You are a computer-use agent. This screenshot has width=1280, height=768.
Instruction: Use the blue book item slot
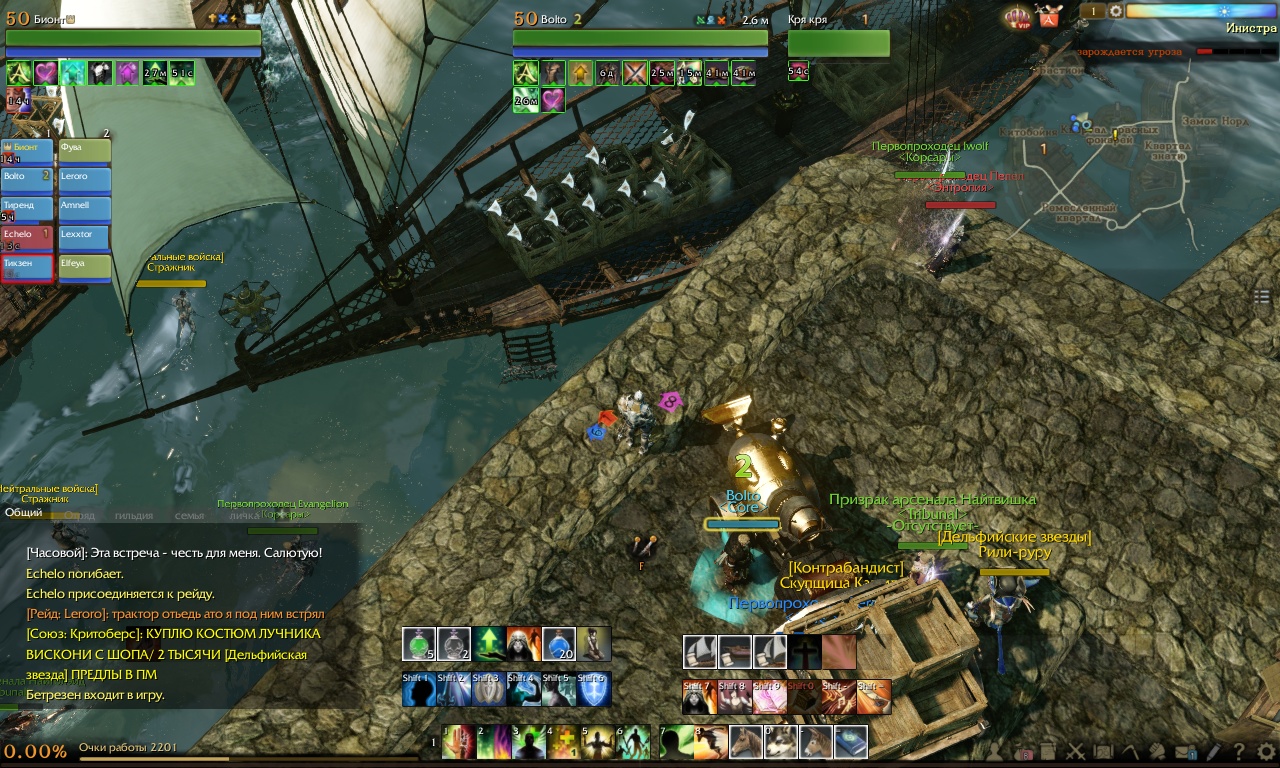[851, 742]
